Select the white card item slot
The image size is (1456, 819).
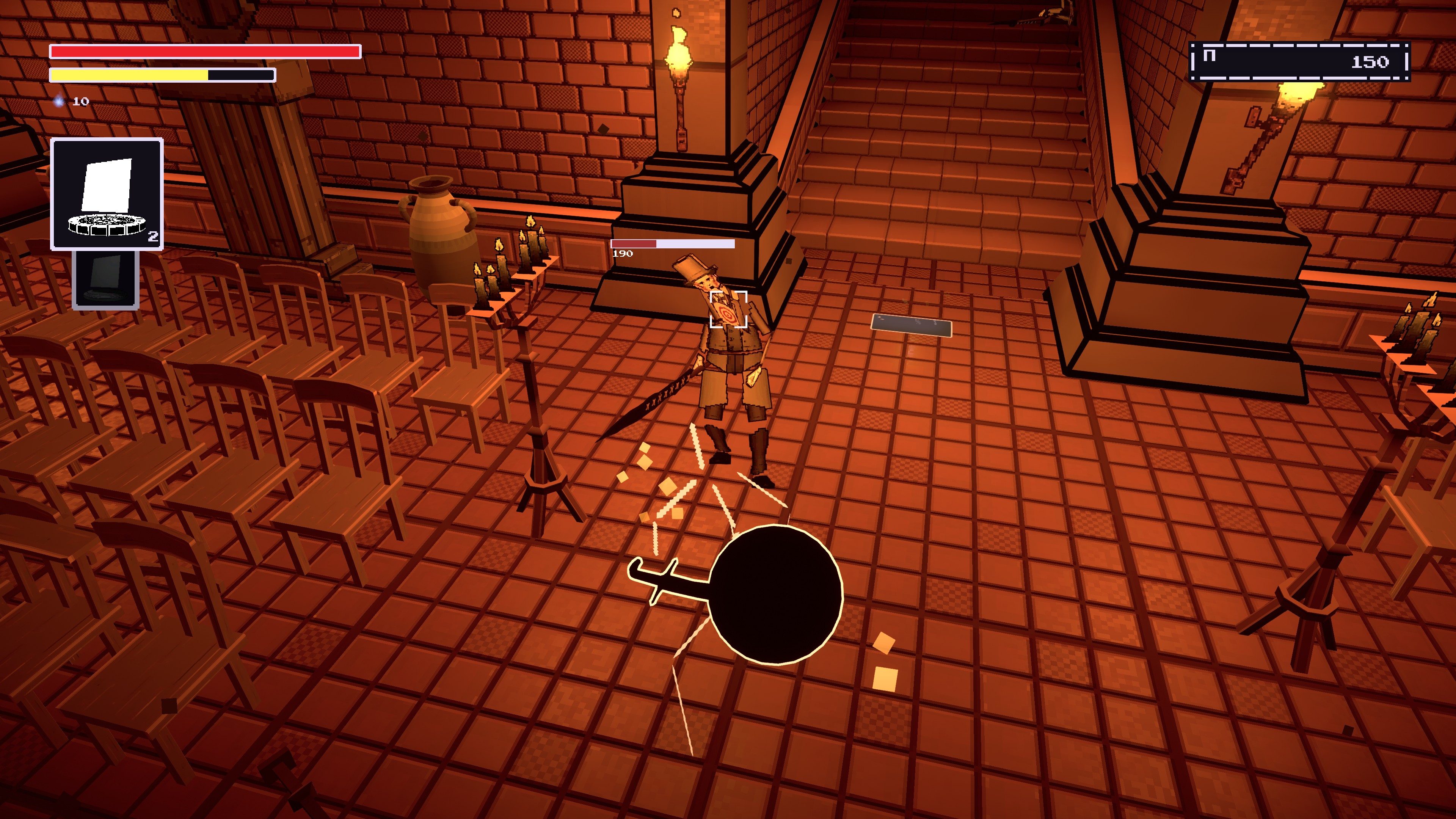coord(107,194)
